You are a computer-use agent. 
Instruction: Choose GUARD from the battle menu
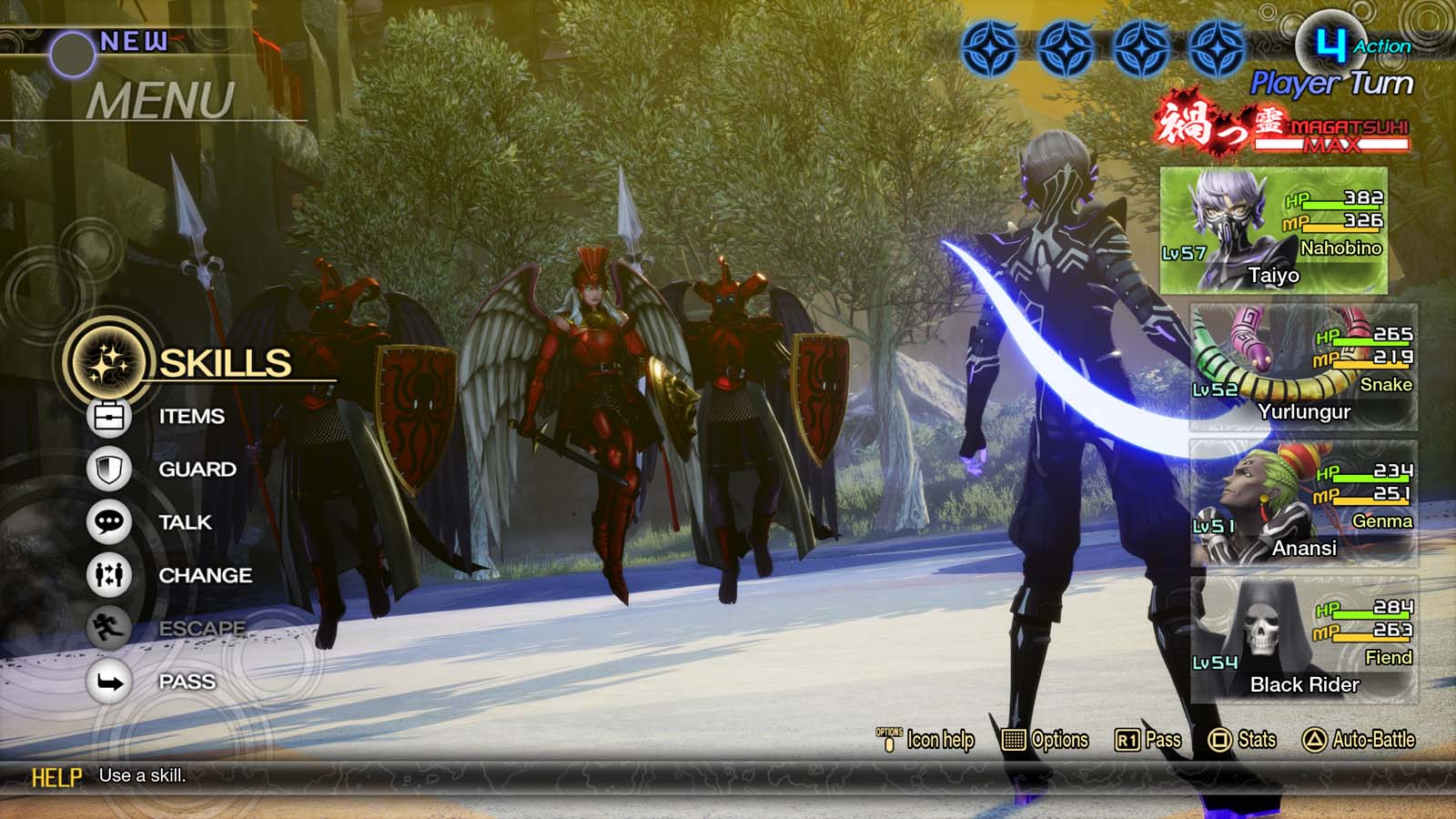coord(197,470)
